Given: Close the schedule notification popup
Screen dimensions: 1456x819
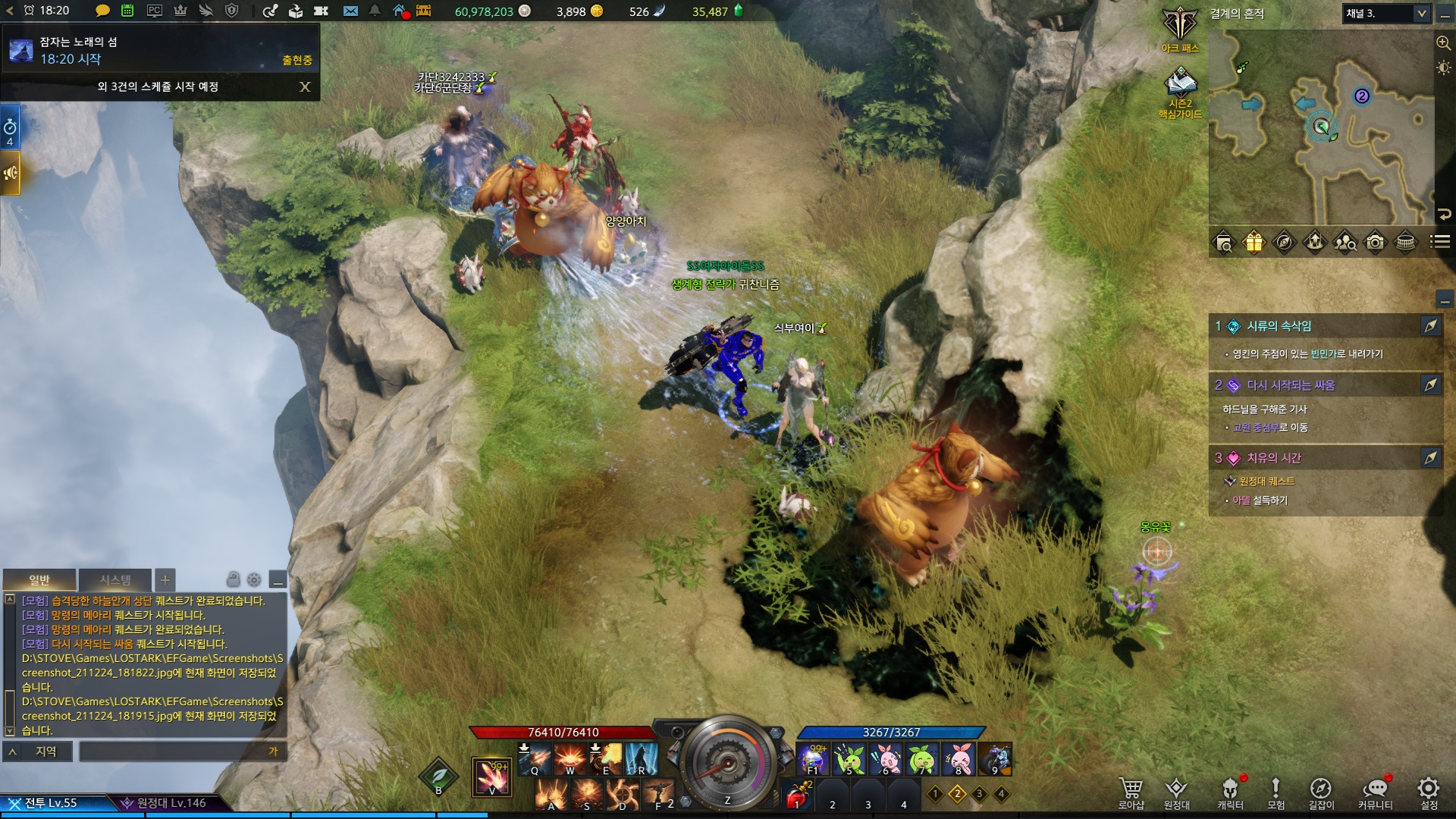Looking at the screenshot, I should click(305, 86).
